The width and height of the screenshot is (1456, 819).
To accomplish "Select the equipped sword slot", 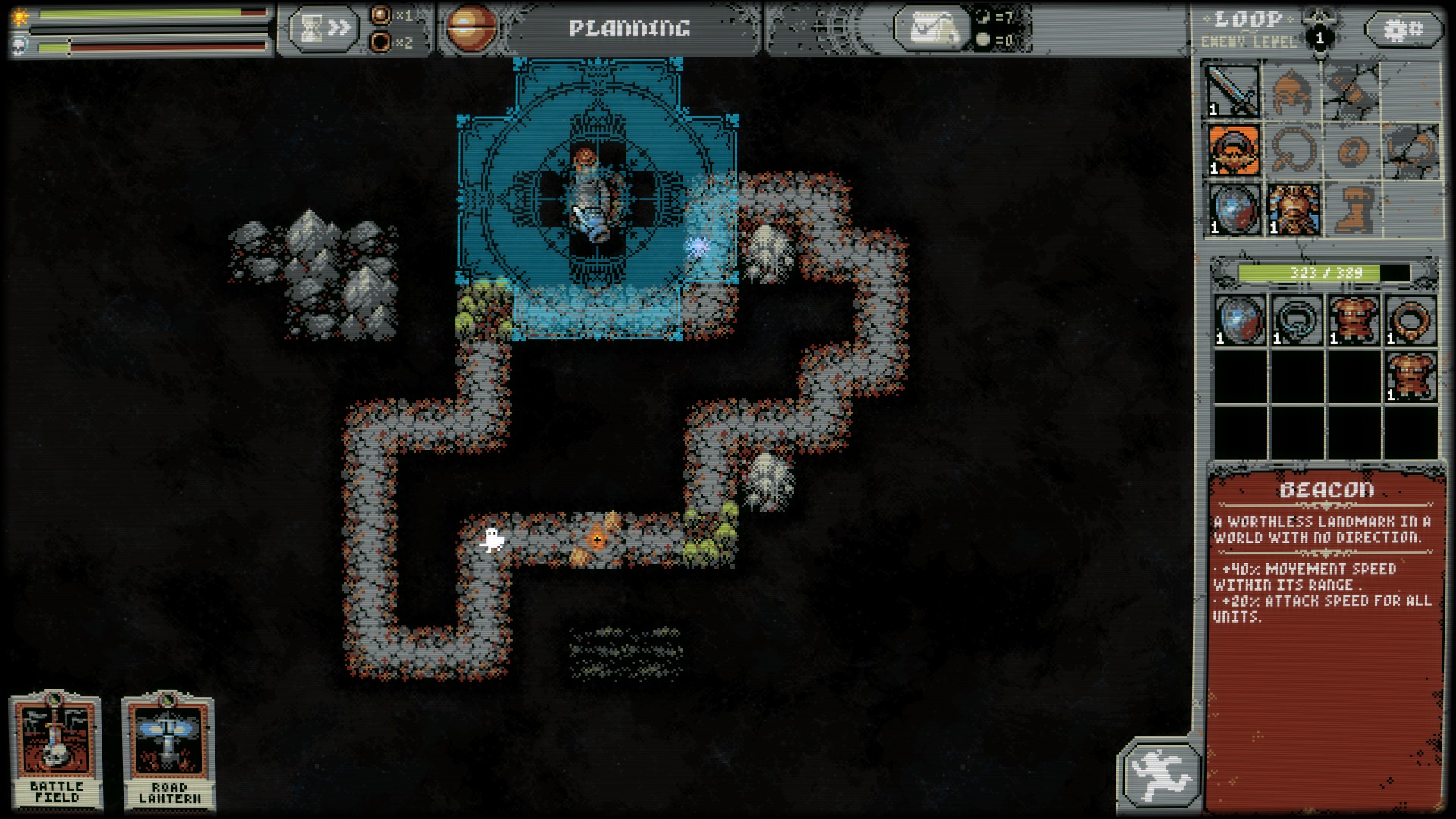I will coord(1233,91).
